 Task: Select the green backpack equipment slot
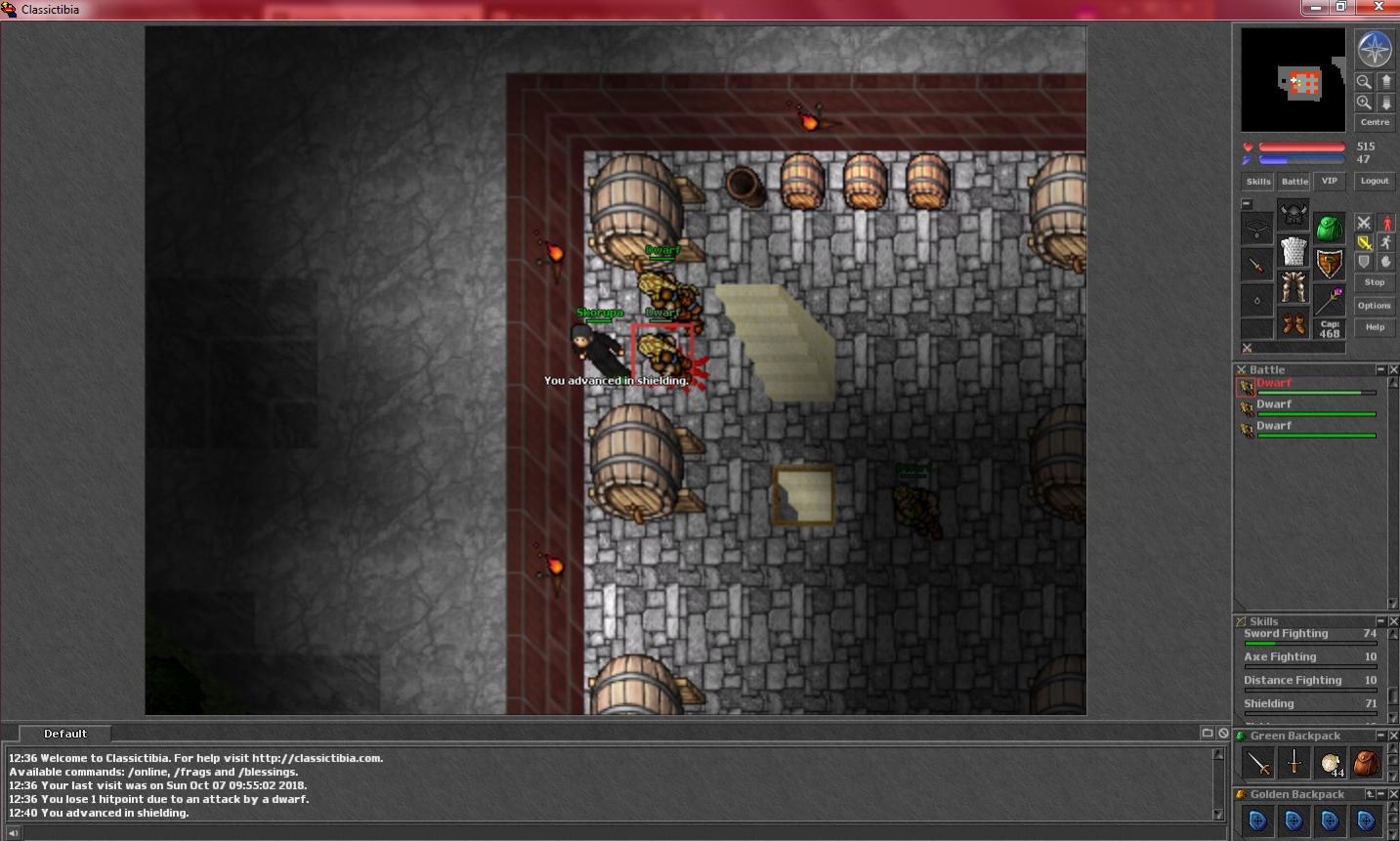point(1329,230)
